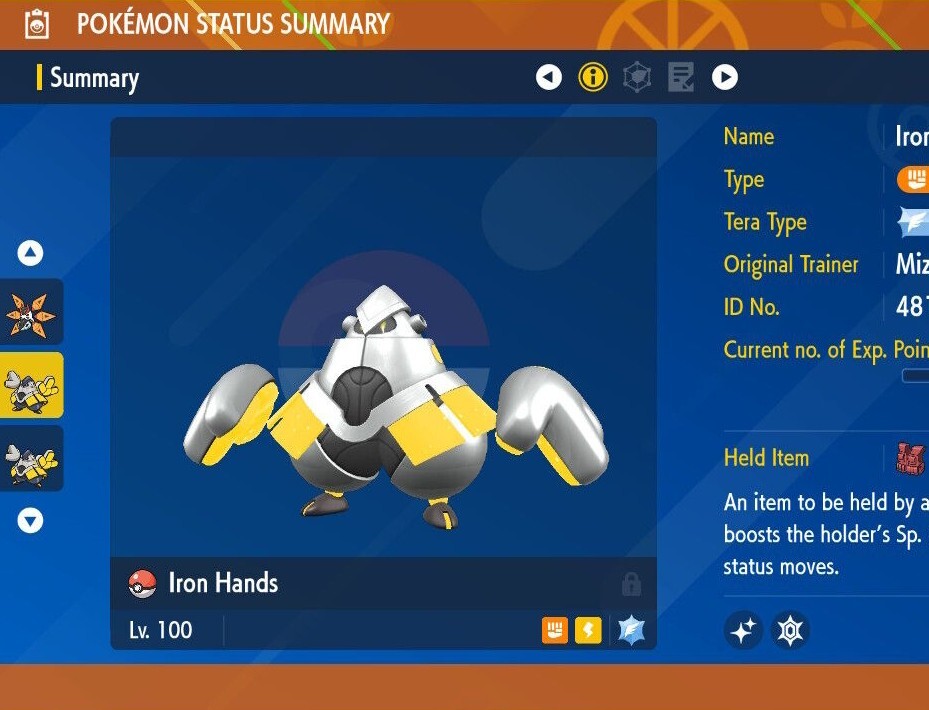Click the Assault Vest held item icon
Viewport: 929px width, 710px height.
tap(910, 459)
